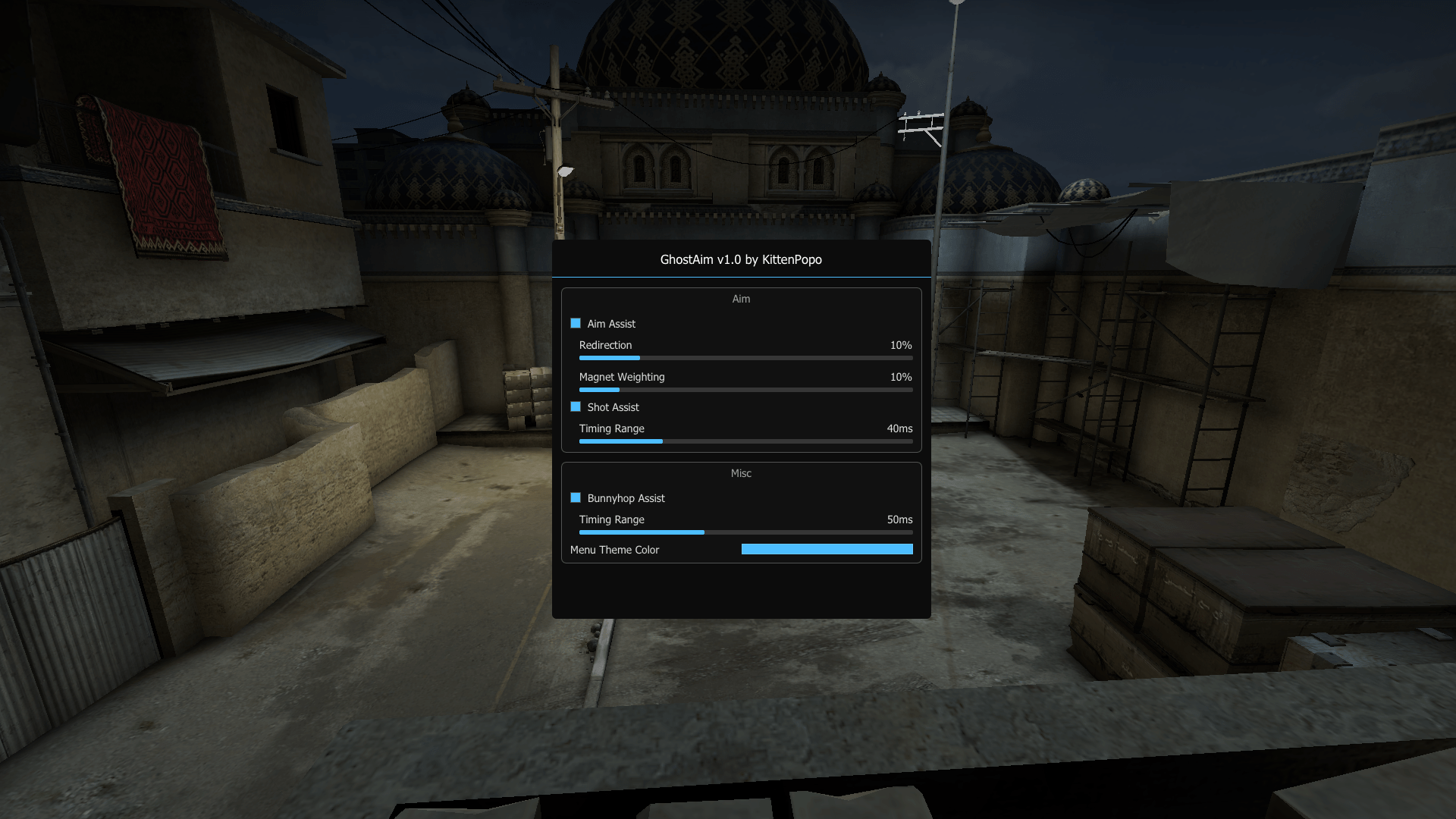Adjust the Shot Assist Timing Range slider
The image size is (1456, 819).
coord(745,441)
